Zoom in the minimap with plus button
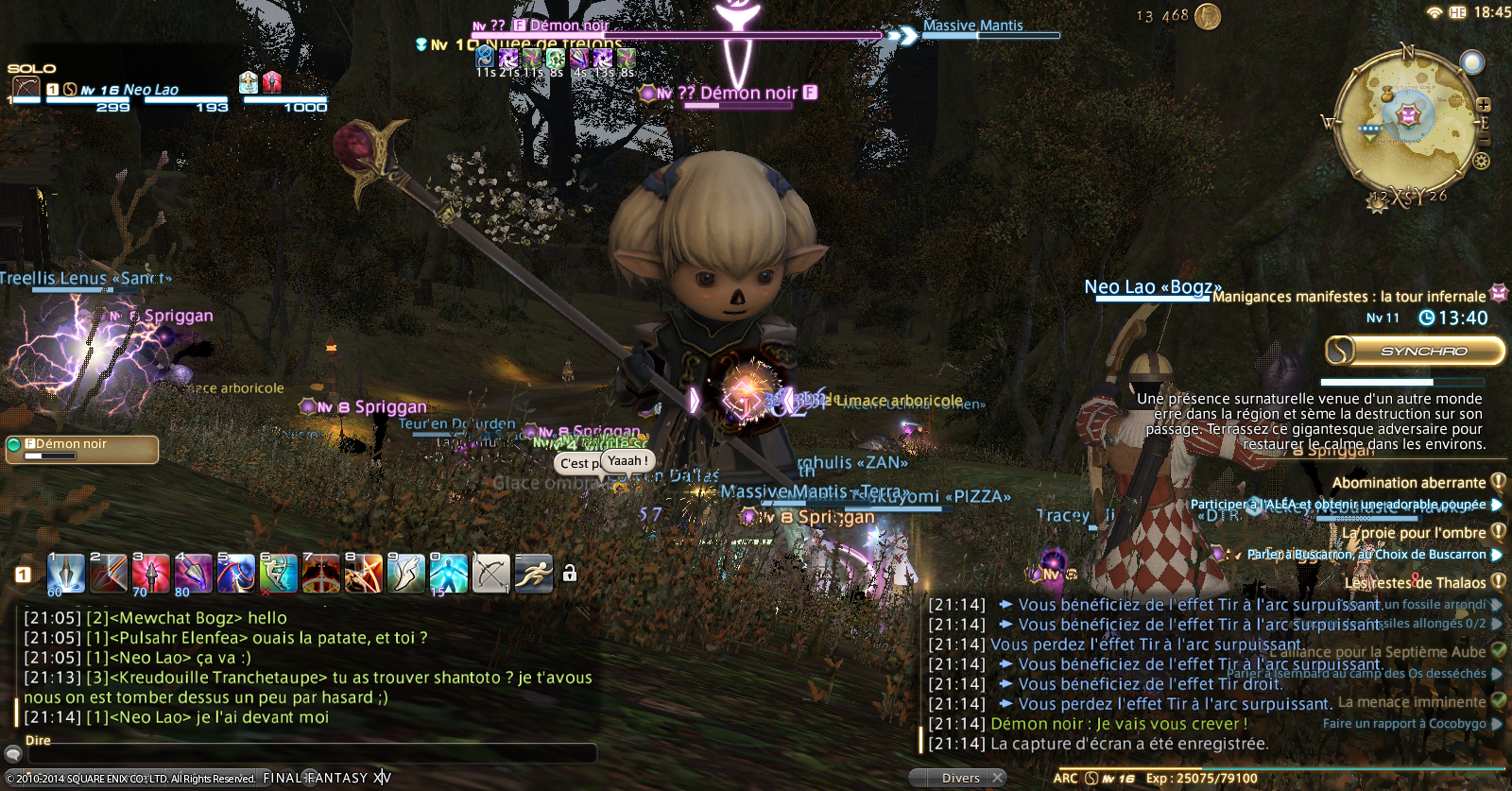 click(x=1484, y=105)
